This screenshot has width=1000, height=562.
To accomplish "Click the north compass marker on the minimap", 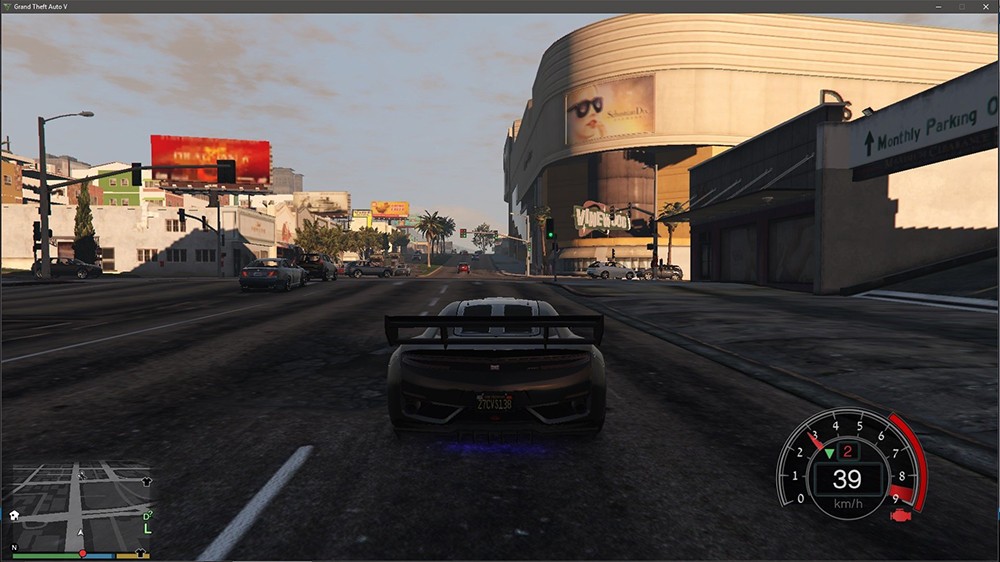I will tap(14, 548).
